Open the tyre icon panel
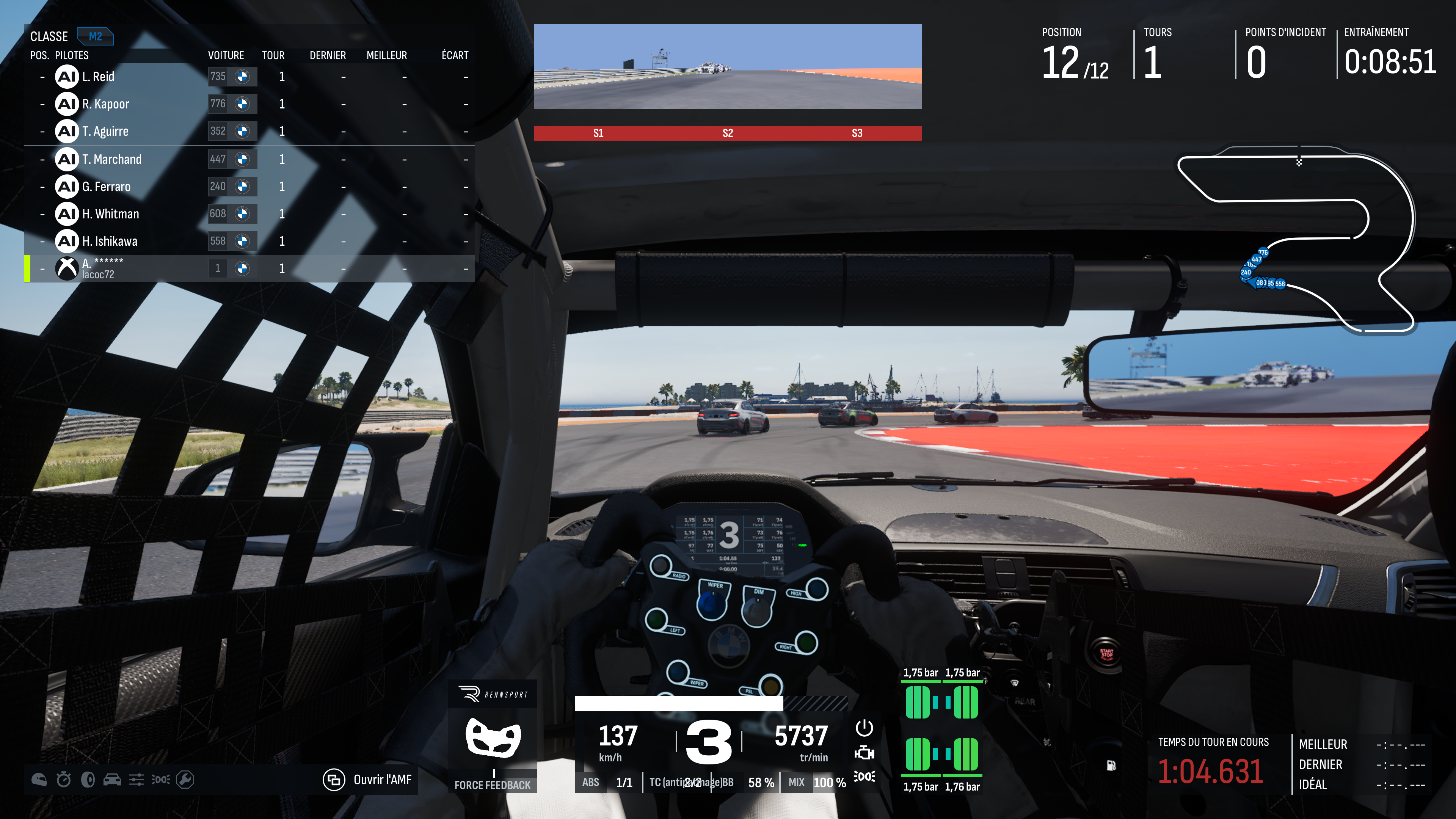This screenshot has width=1456, height=819. click(x=88, y=780)
